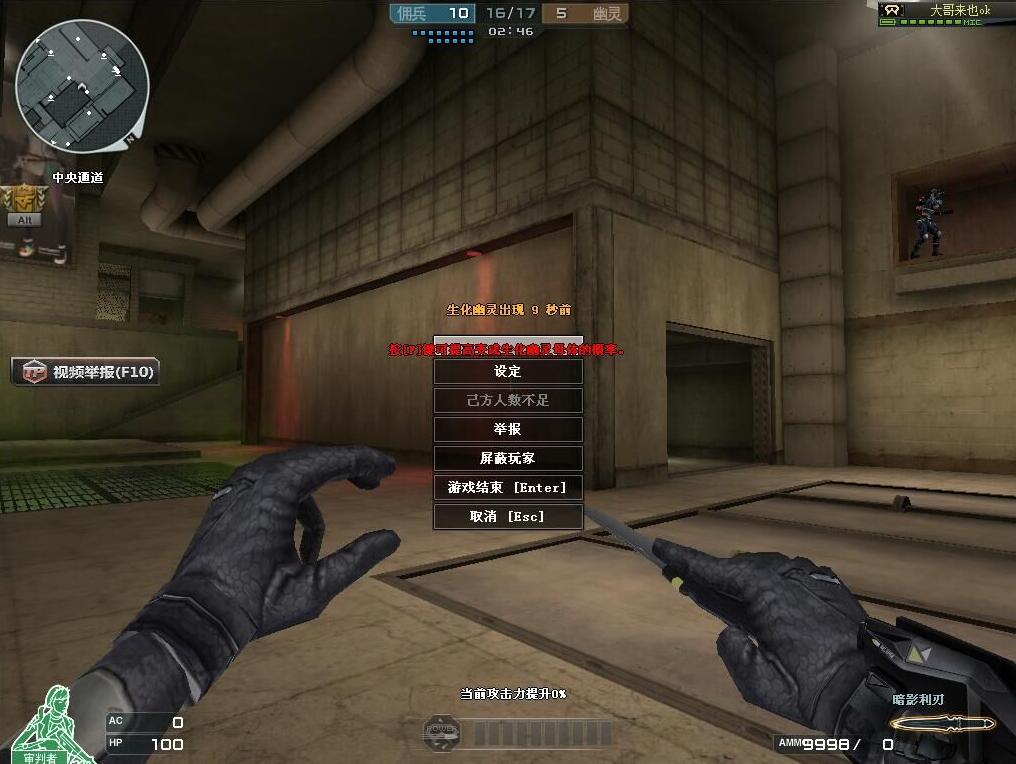This screenshot has width=1016, height=764.
Task: Click the gold rank badge icon
Action: [24, 199]
